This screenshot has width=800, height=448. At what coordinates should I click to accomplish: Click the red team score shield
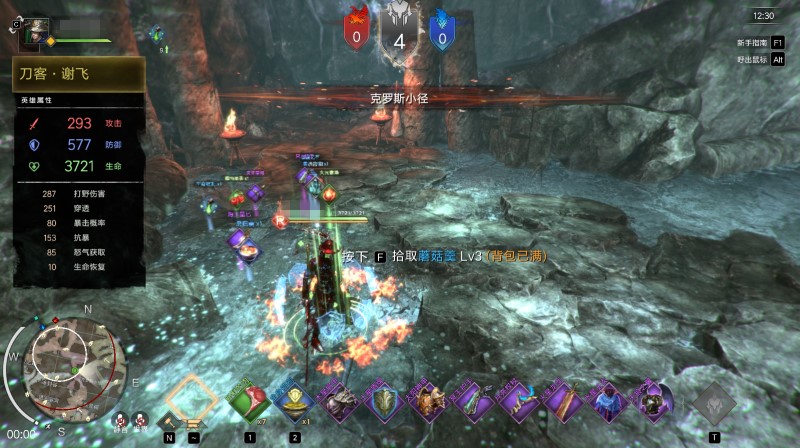357,28
